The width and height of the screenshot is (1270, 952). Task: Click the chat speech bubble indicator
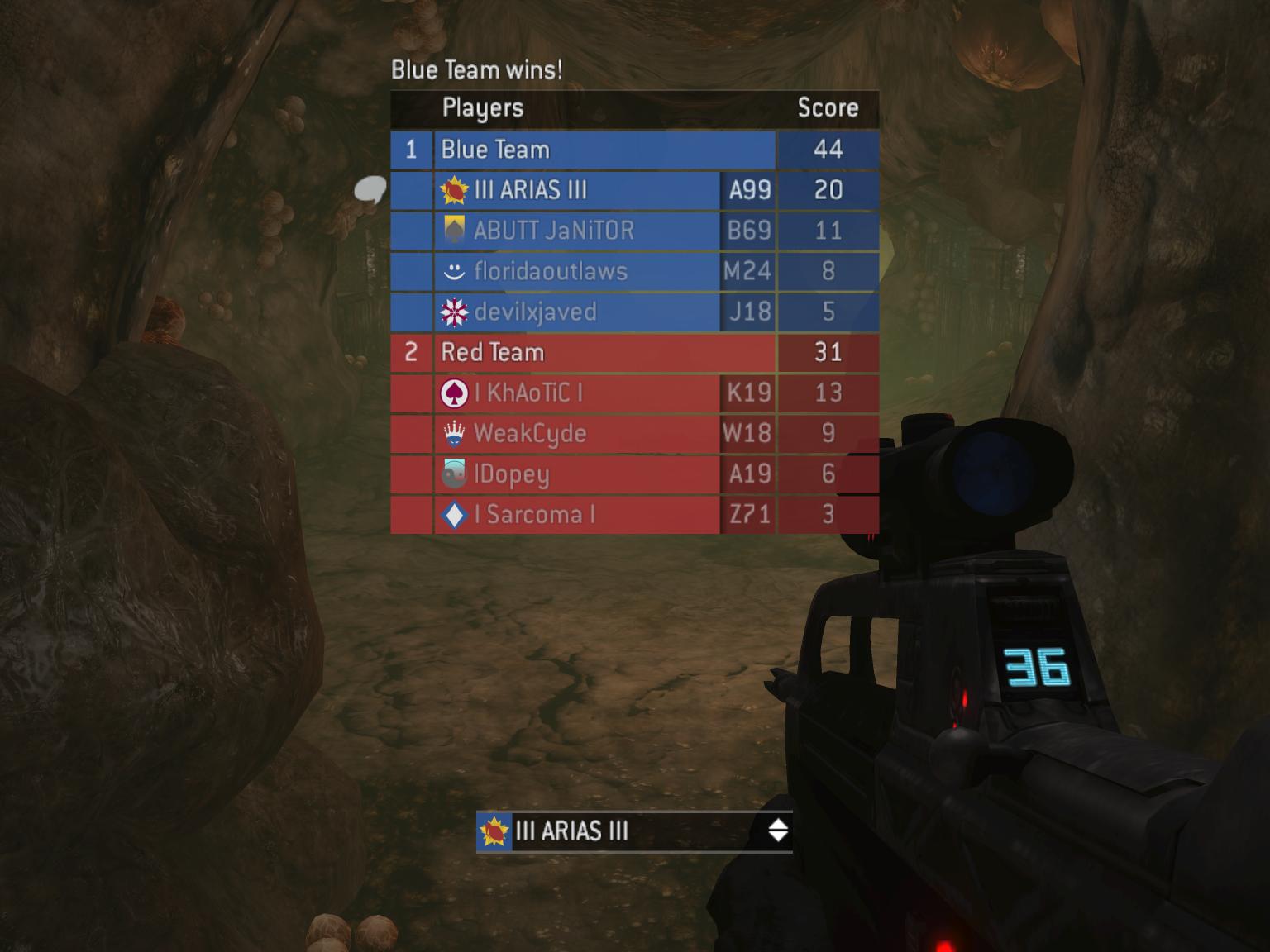point(370,191)
